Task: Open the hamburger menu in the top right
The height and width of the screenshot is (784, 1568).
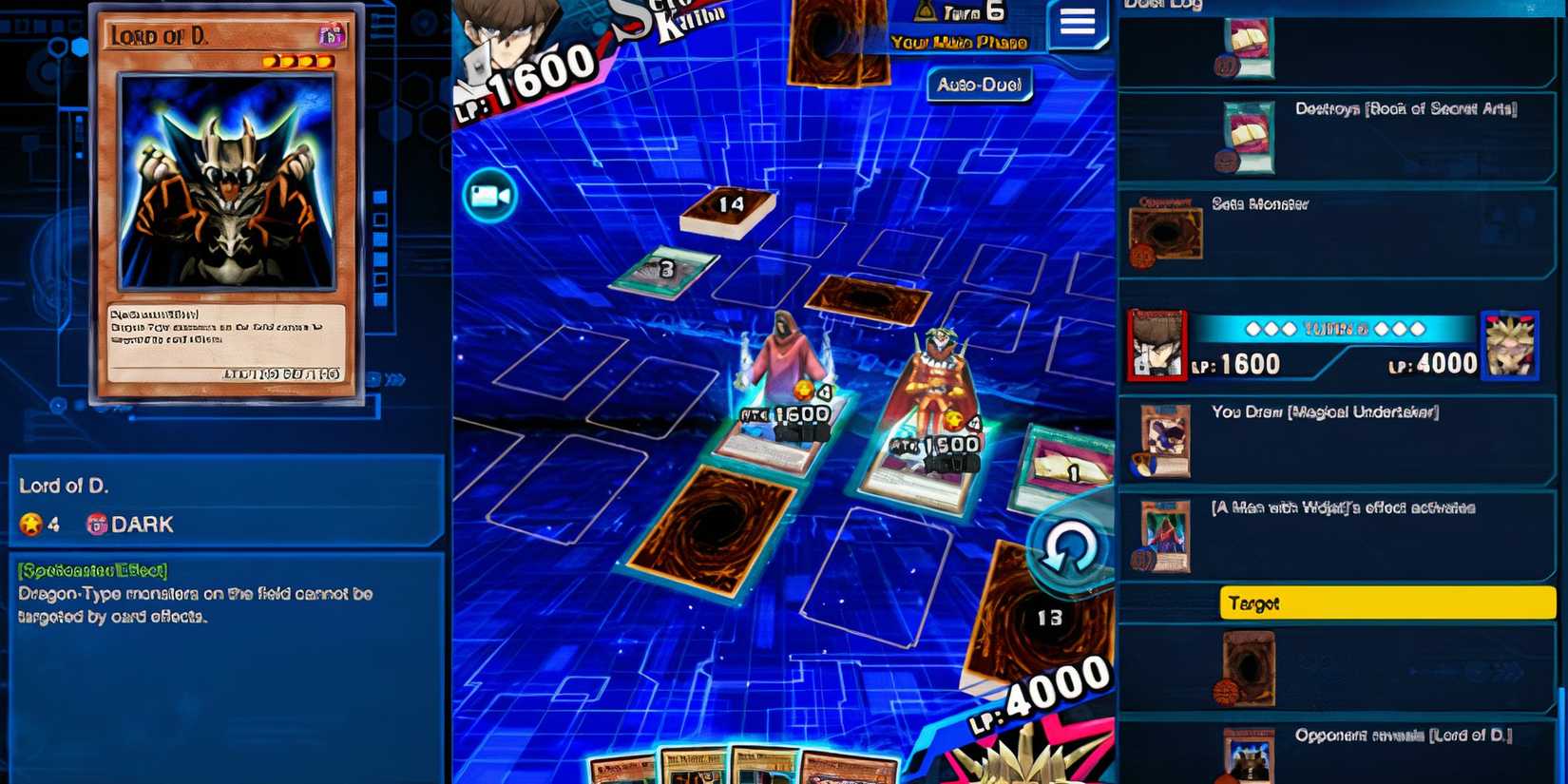Action: 1077,23
